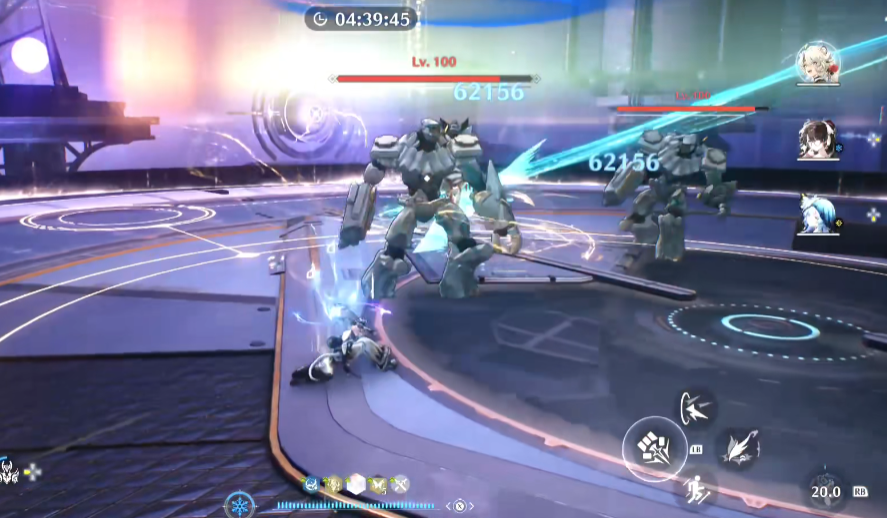
Task: Tap the running figure dodge button
Action: point(697,489)
